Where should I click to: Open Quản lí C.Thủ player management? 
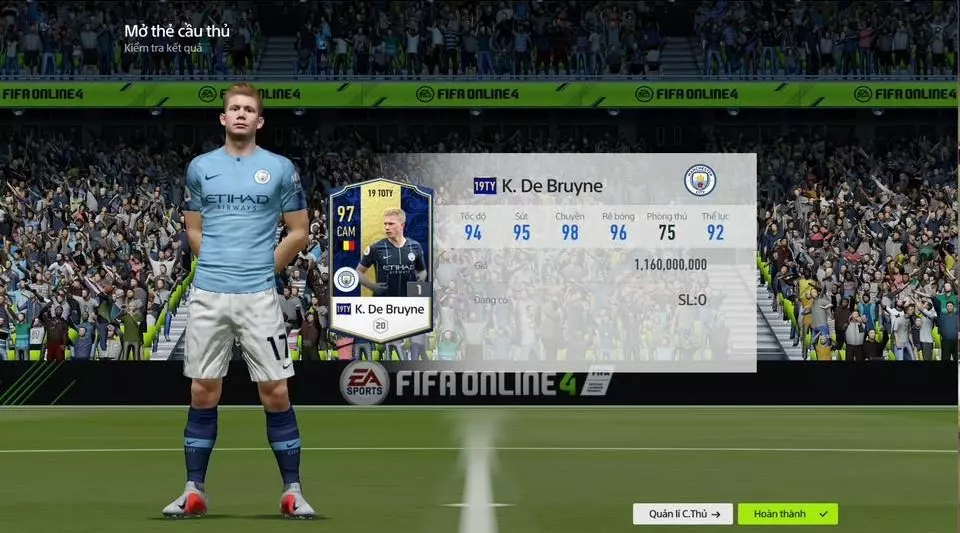click(683, 514)
